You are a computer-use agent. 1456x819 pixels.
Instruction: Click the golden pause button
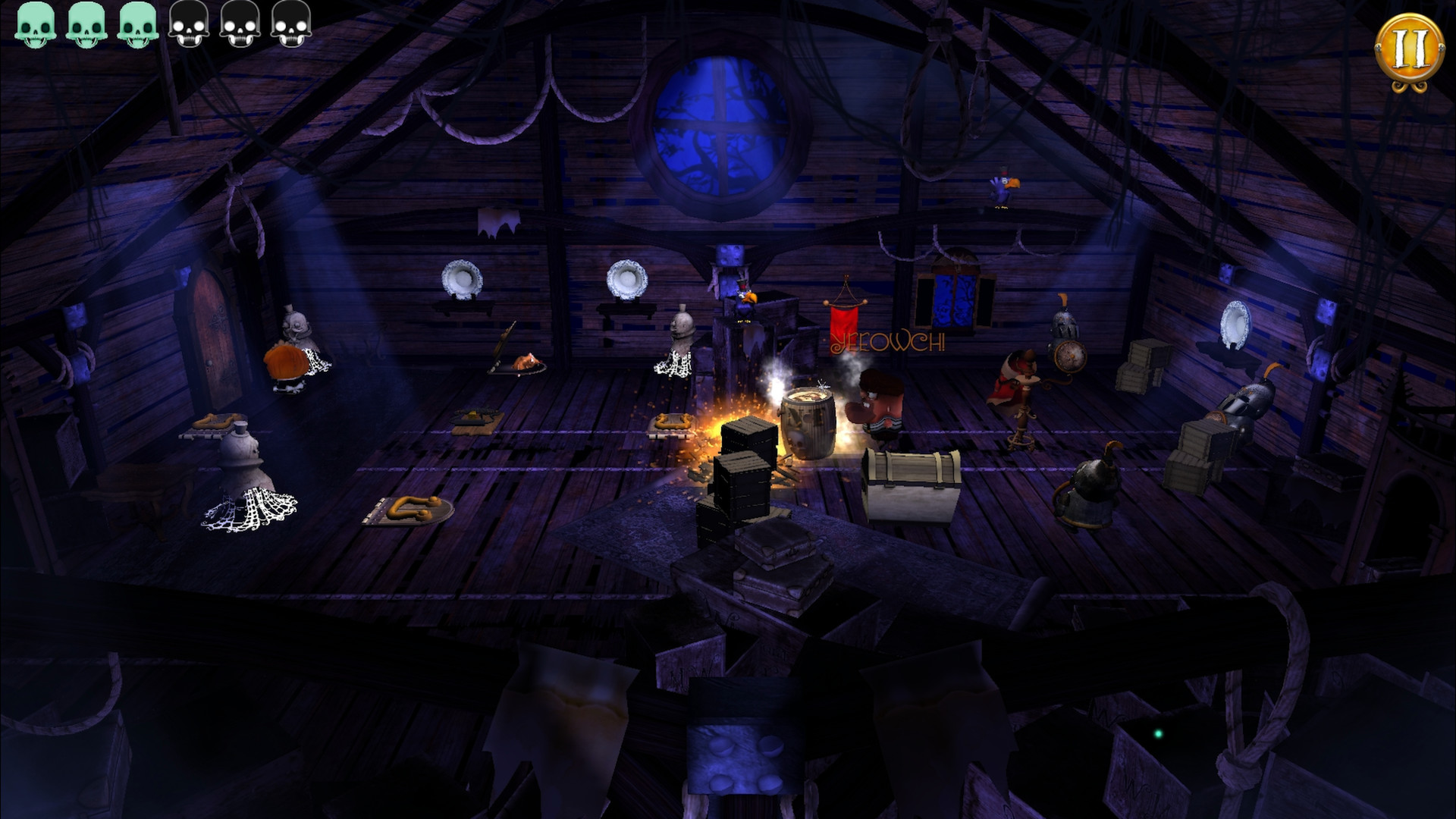[x=1412, y=47]
